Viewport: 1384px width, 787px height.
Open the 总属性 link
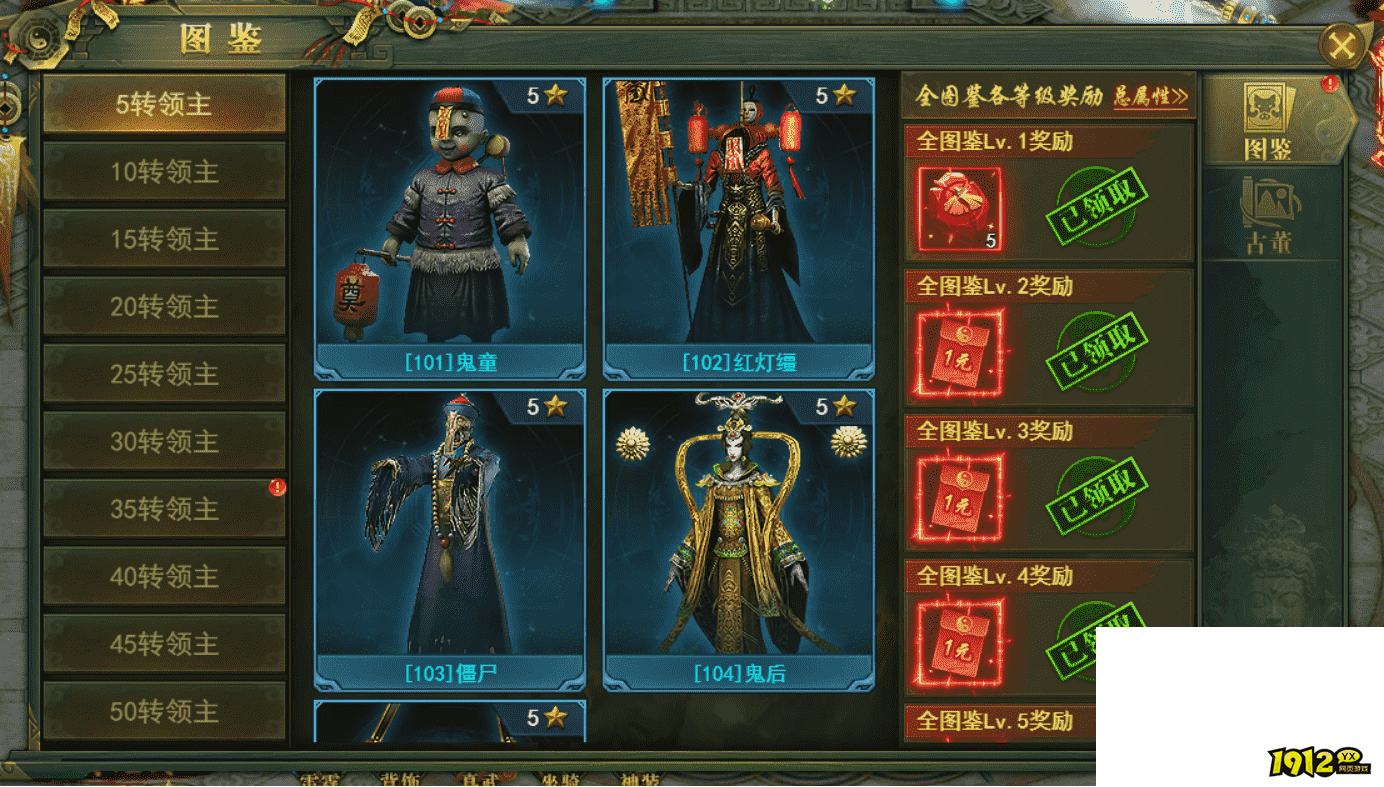click(x=1151, y=97)
